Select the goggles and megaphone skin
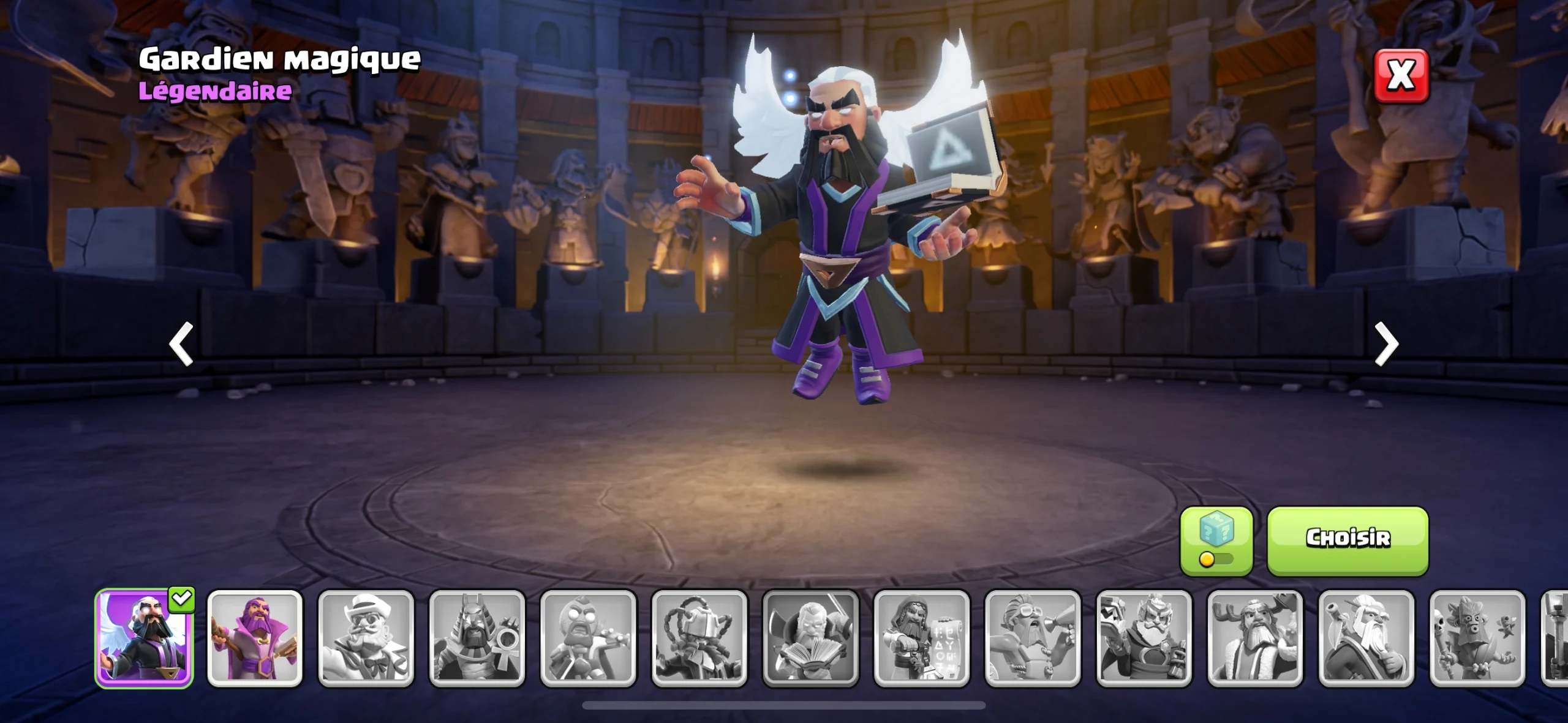Viewport: 1568px width, 723px height. pyautogui.click(x=1033, y=639)
